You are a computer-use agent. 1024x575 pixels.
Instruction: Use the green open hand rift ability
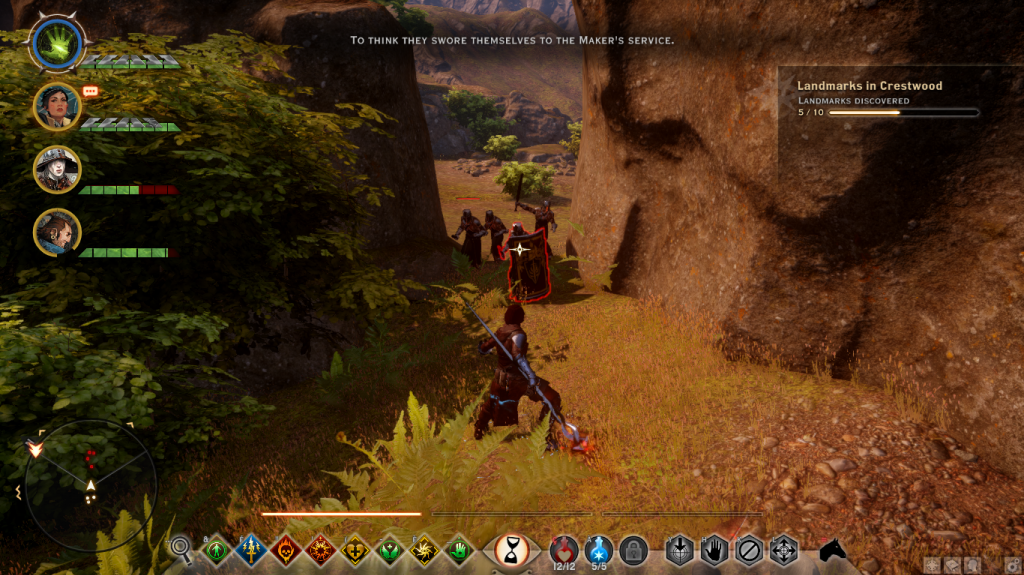[460, 549]
